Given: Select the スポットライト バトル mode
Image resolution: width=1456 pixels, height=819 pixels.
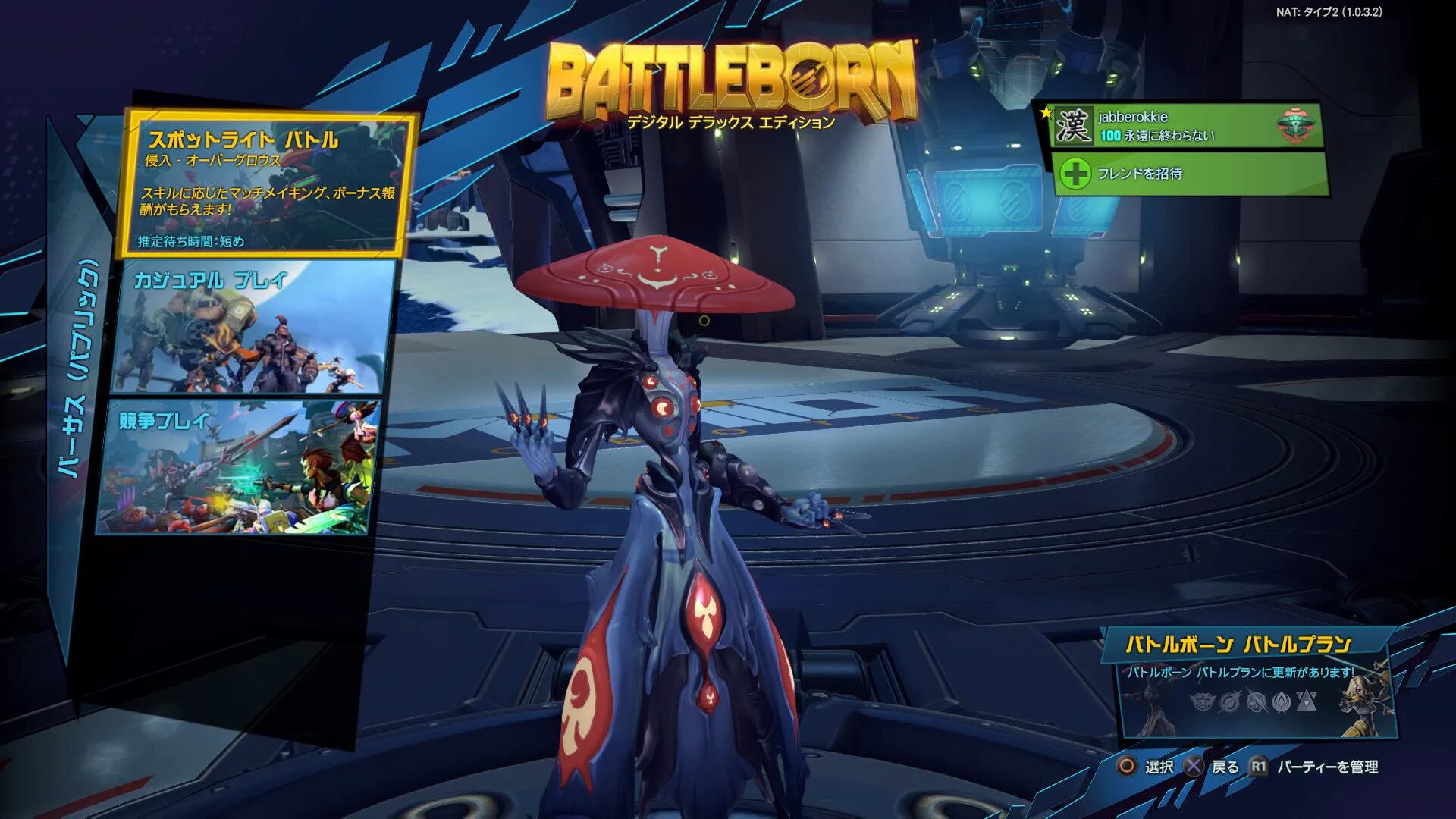Looking at the screenshot, I should [267, 186].
